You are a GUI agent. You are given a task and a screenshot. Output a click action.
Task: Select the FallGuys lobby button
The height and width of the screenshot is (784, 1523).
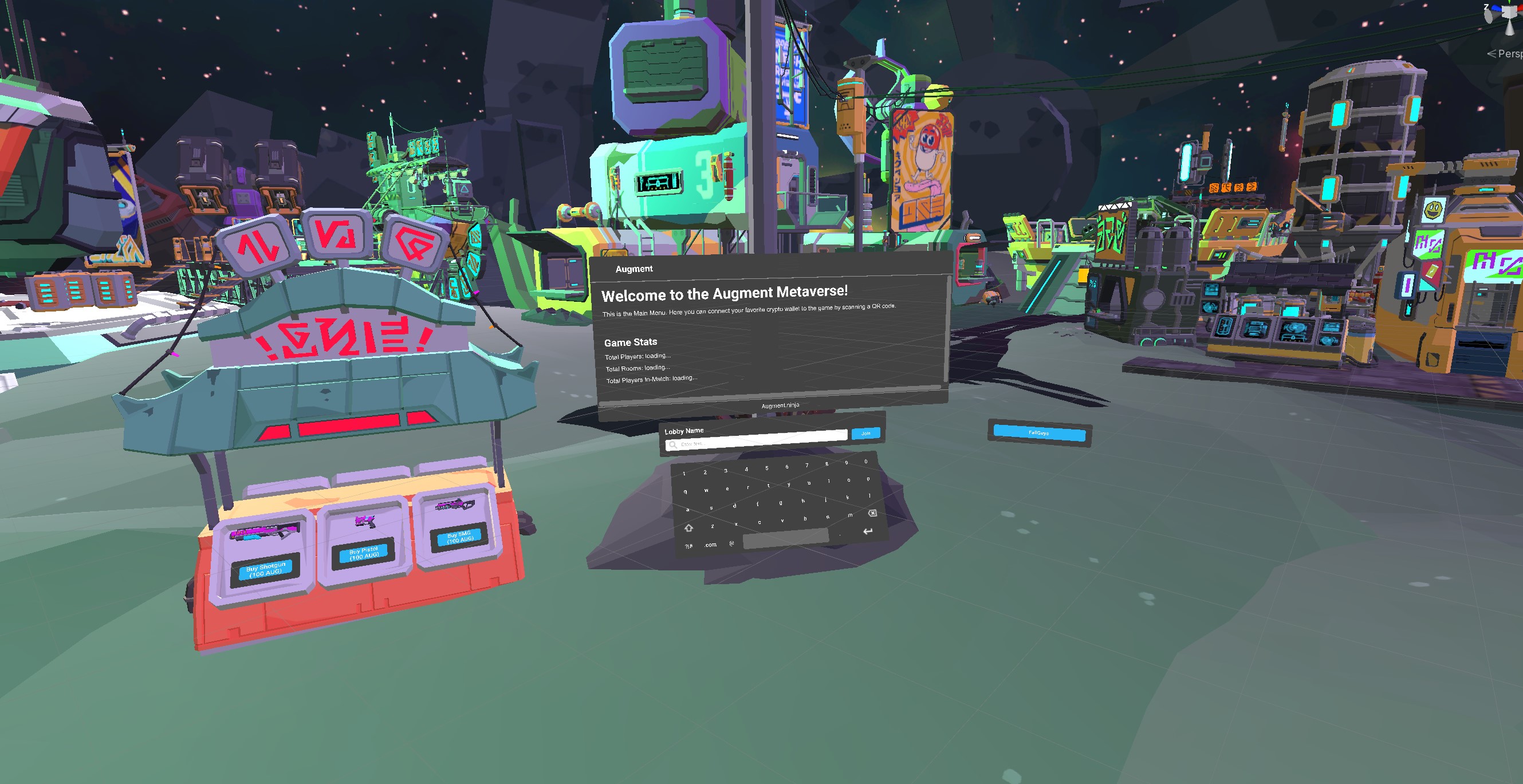[1039, 433]
